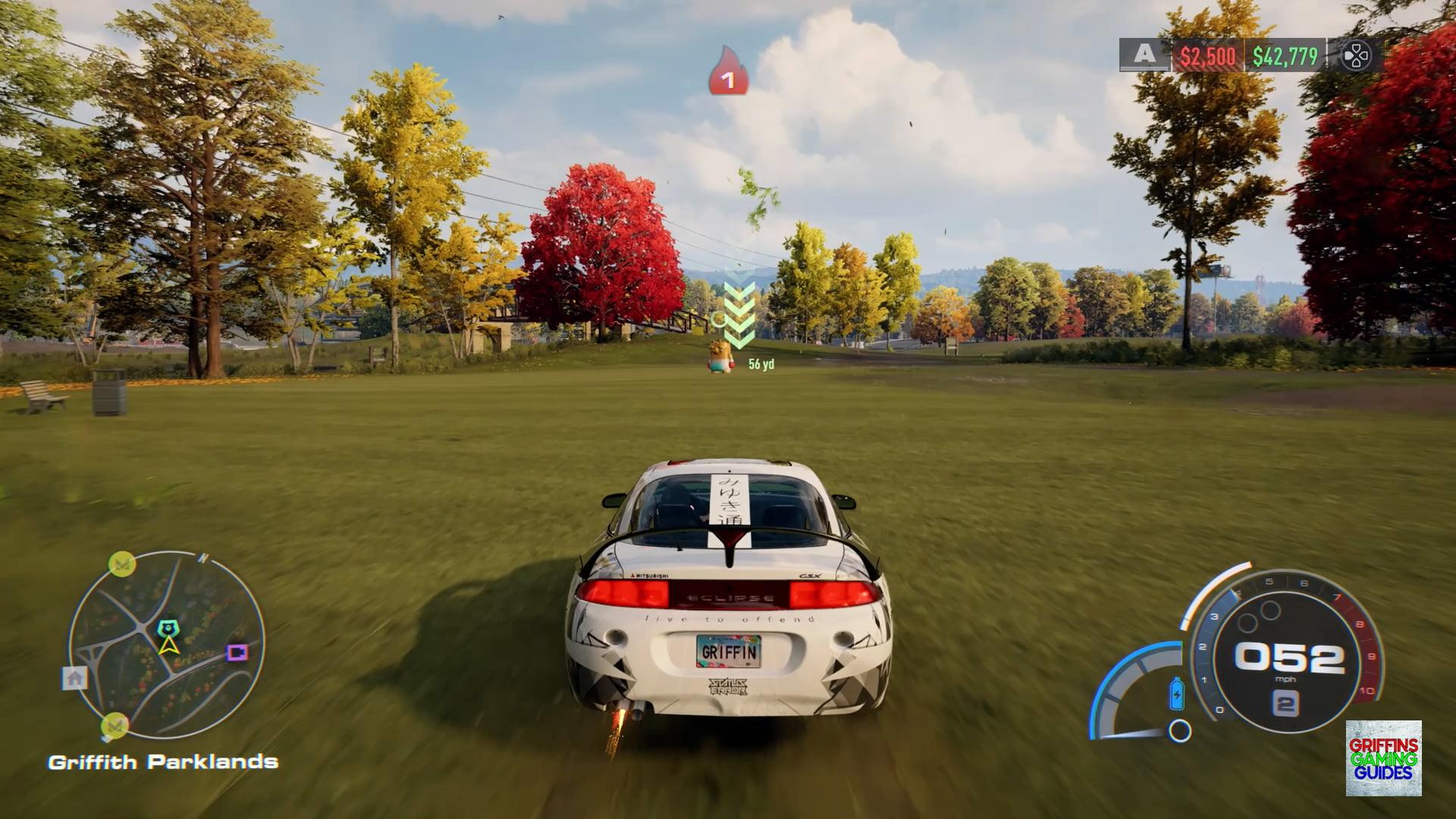The height and width of the screenshot is (819, 1456).
Task: Open the circular minimap
Action: [x=167, y=645]
